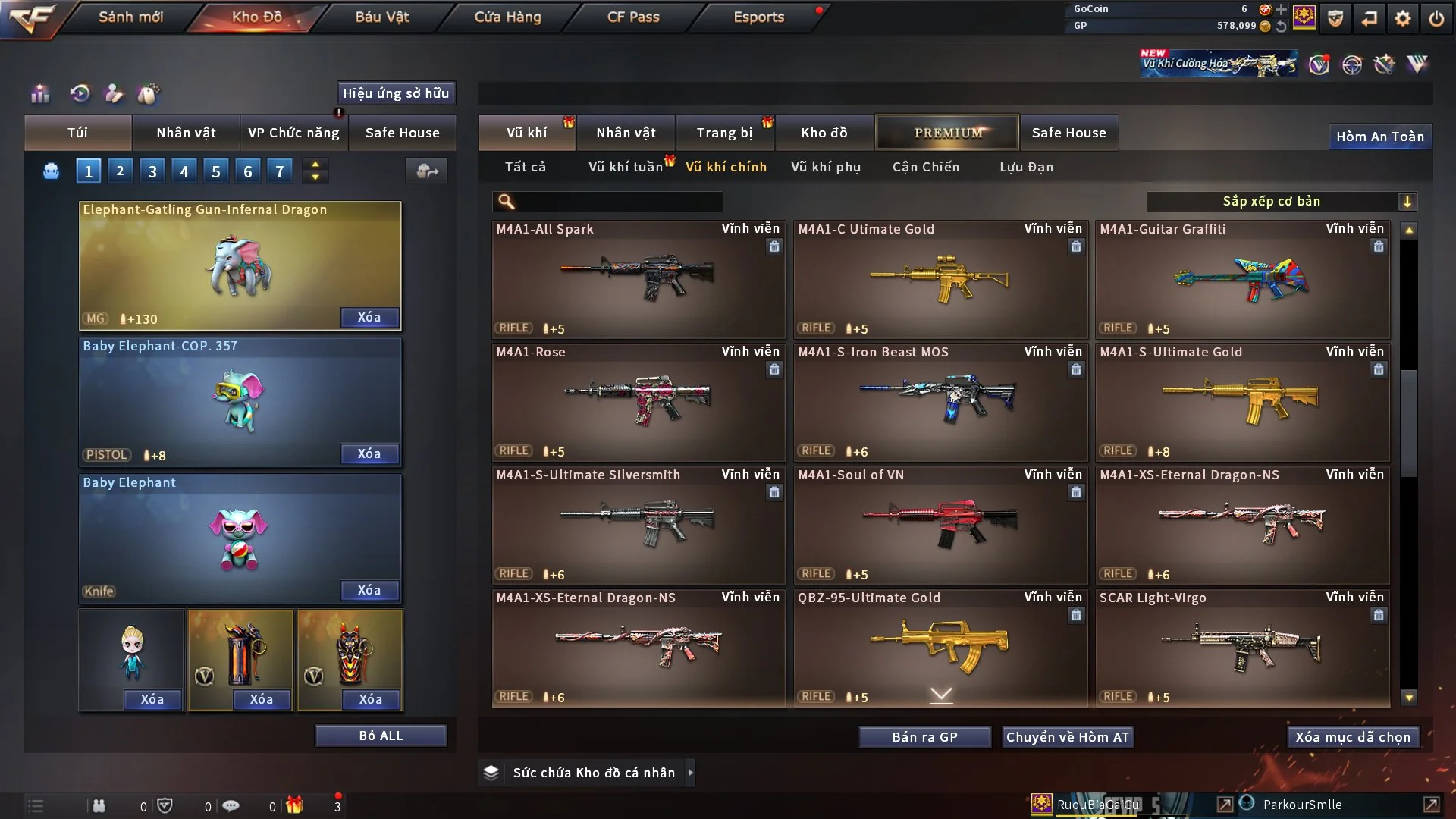Image resolution: width=1456 pixels, height=819 pixels.
Task: Move item with Chuyển về Hòm AT
Action: [x=1068, y=737]
